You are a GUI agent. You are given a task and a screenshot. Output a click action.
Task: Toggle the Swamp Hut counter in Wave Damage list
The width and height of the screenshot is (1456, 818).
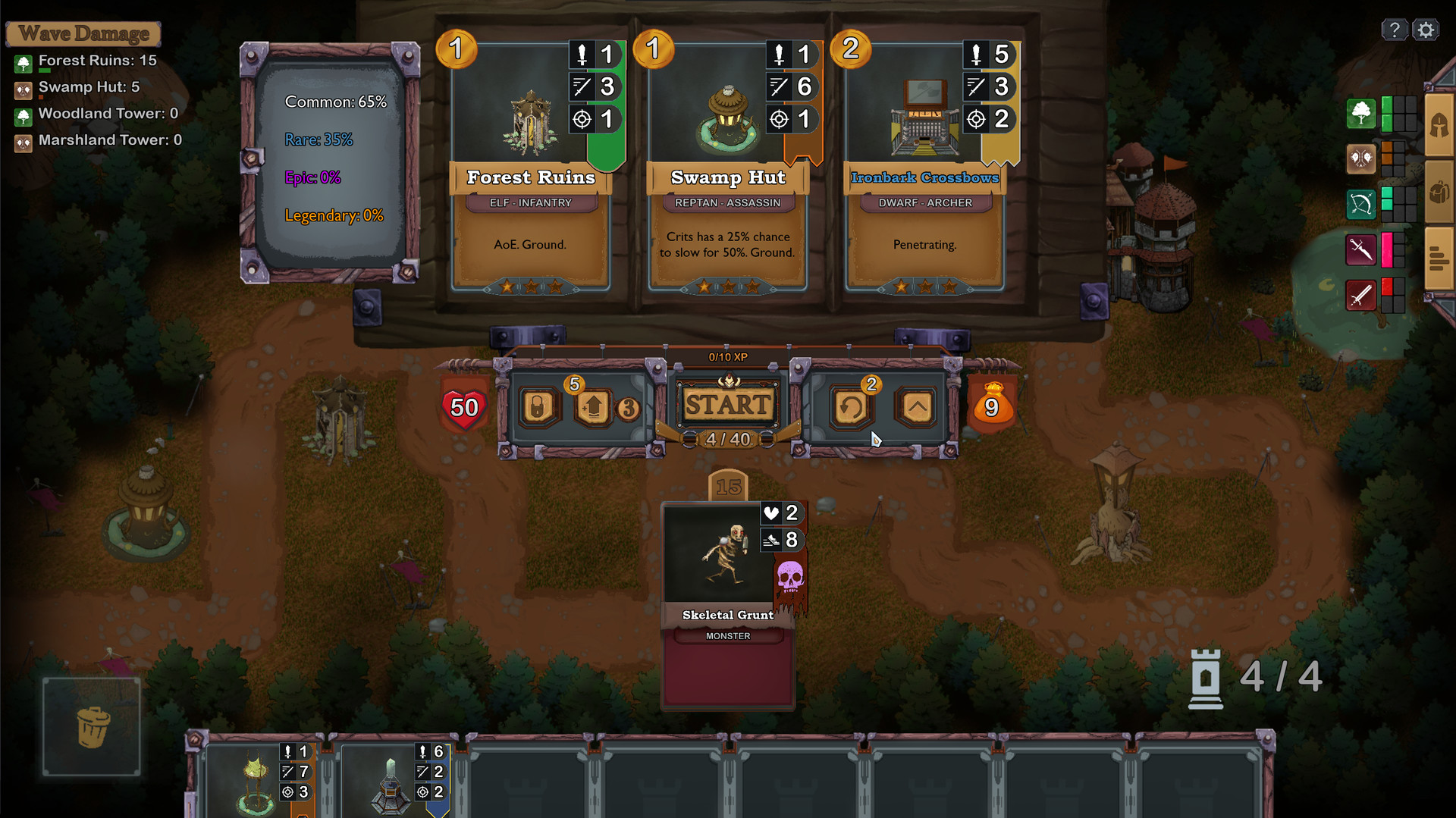pyautogui.click(x=76, y=86)
